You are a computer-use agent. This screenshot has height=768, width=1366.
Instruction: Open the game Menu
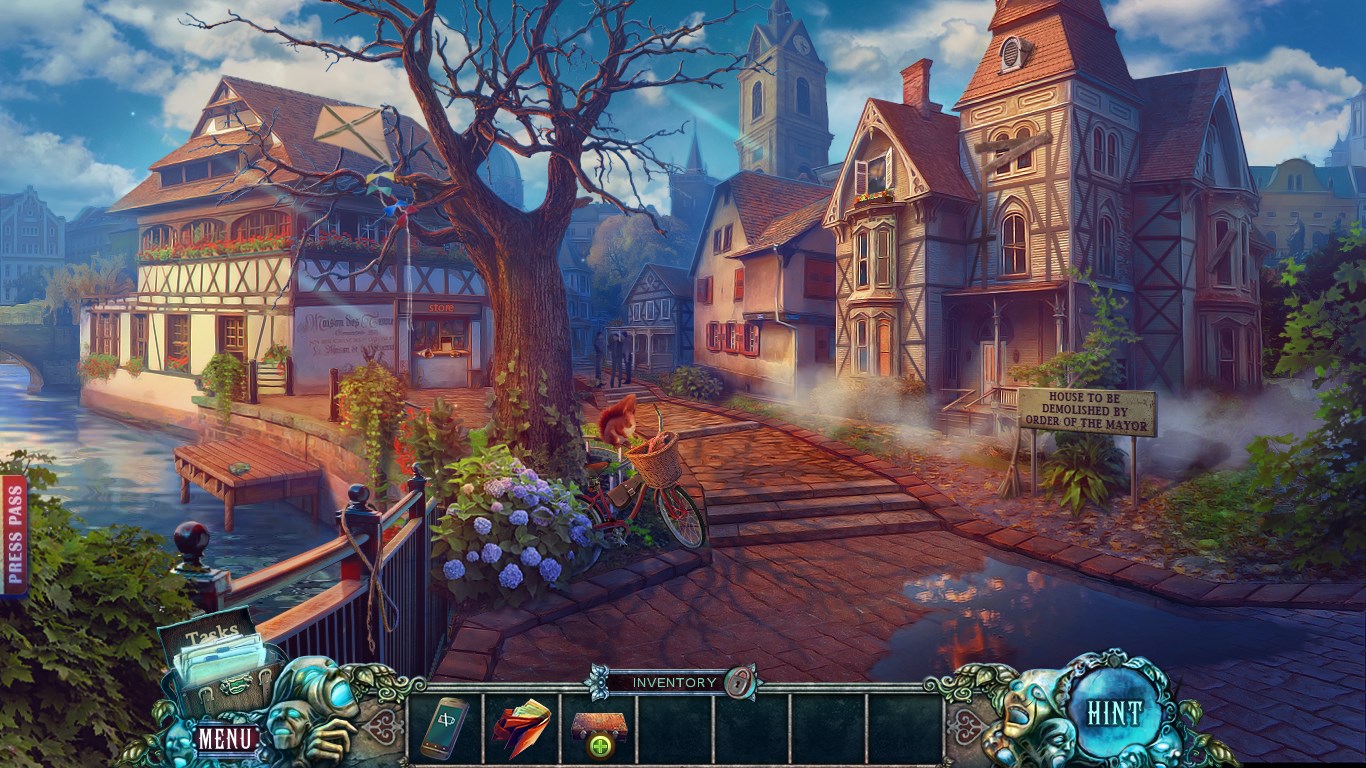click(x=226, y=739)
